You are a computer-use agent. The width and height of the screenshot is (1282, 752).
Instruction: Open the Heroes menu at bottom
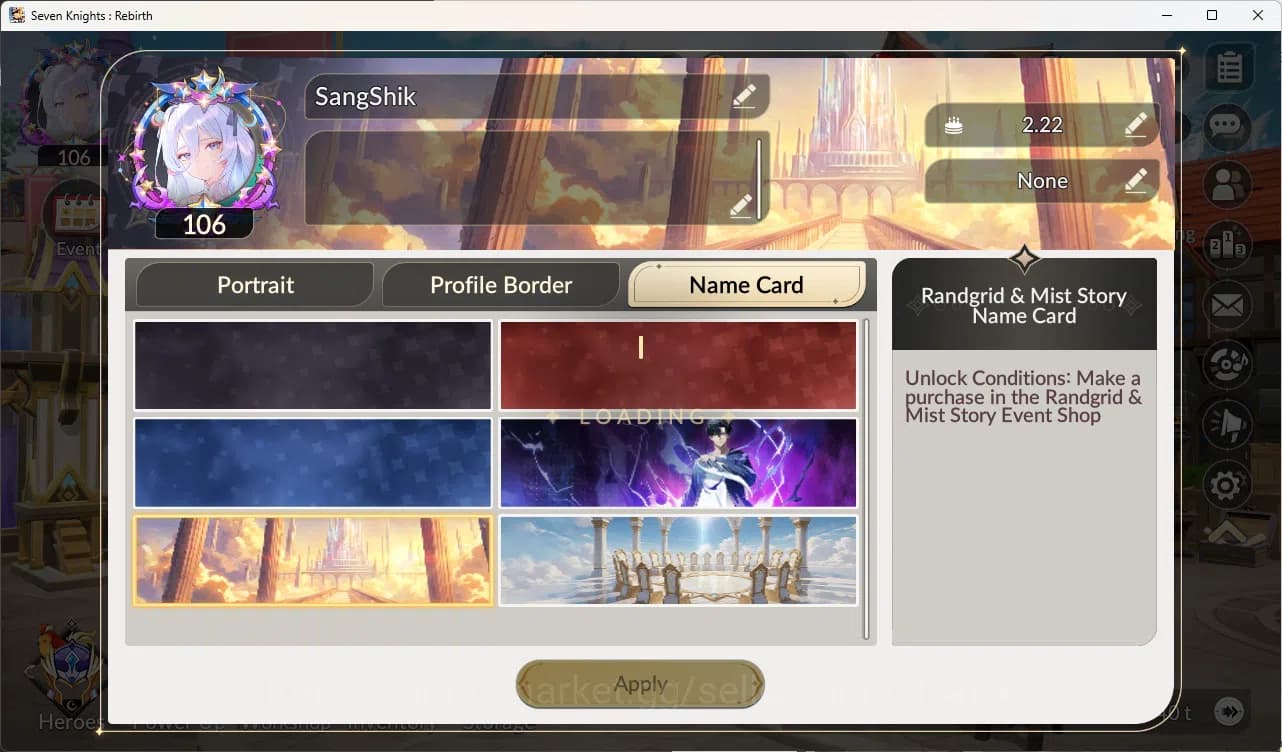click(x=66, y=721)
